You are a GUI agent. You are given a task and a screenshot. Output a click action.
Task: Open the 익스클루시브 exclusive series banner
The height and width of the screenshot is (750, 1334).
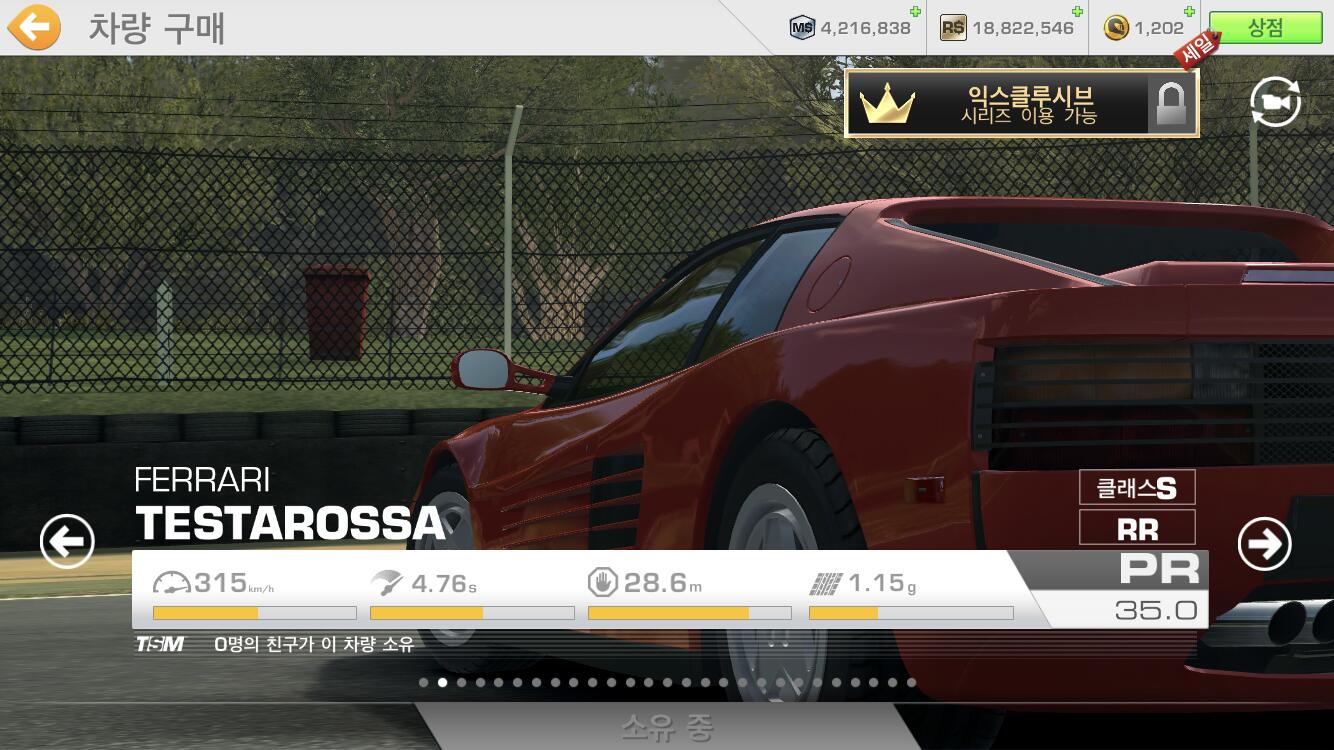1021,103
